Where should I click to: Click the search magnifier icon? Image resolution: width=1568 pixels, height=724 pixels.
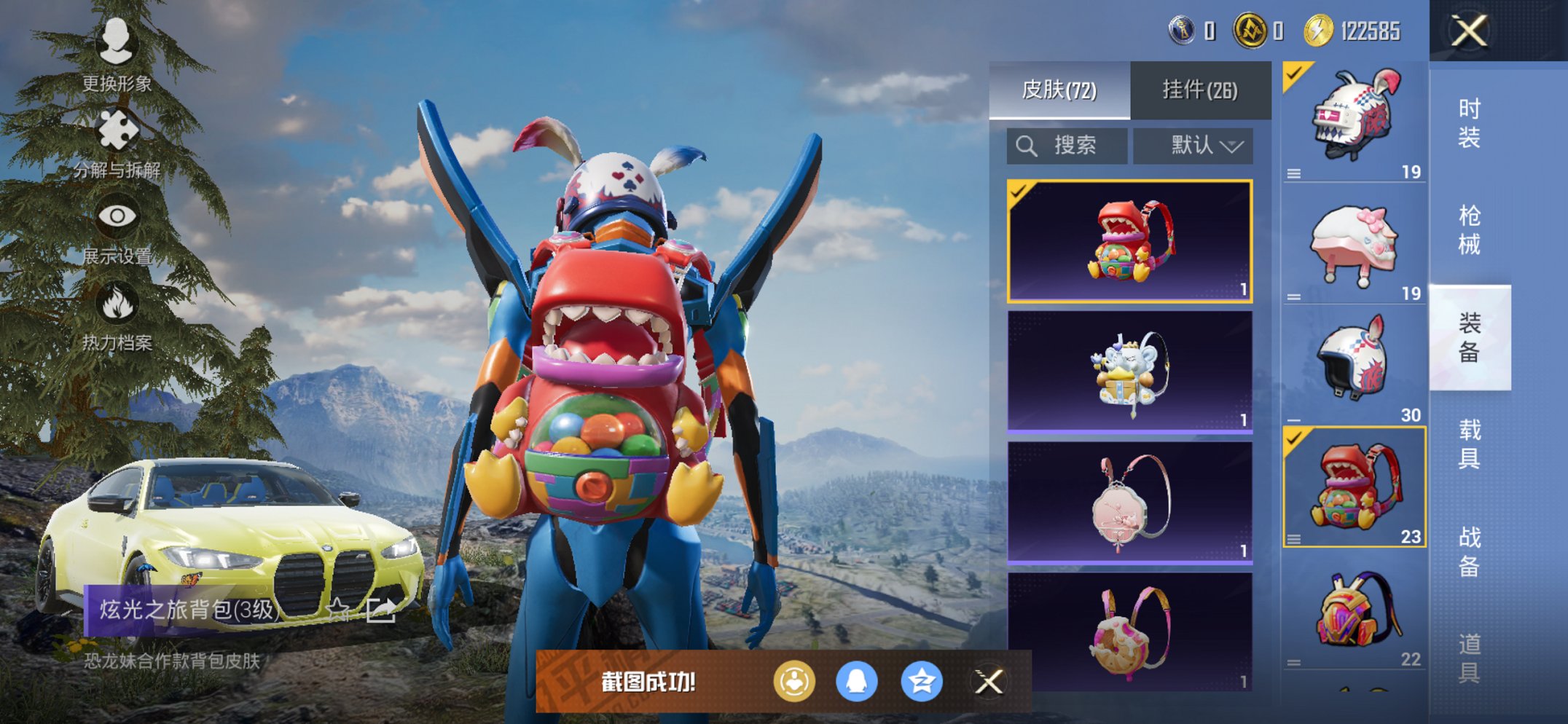[x=1027, y=144]
